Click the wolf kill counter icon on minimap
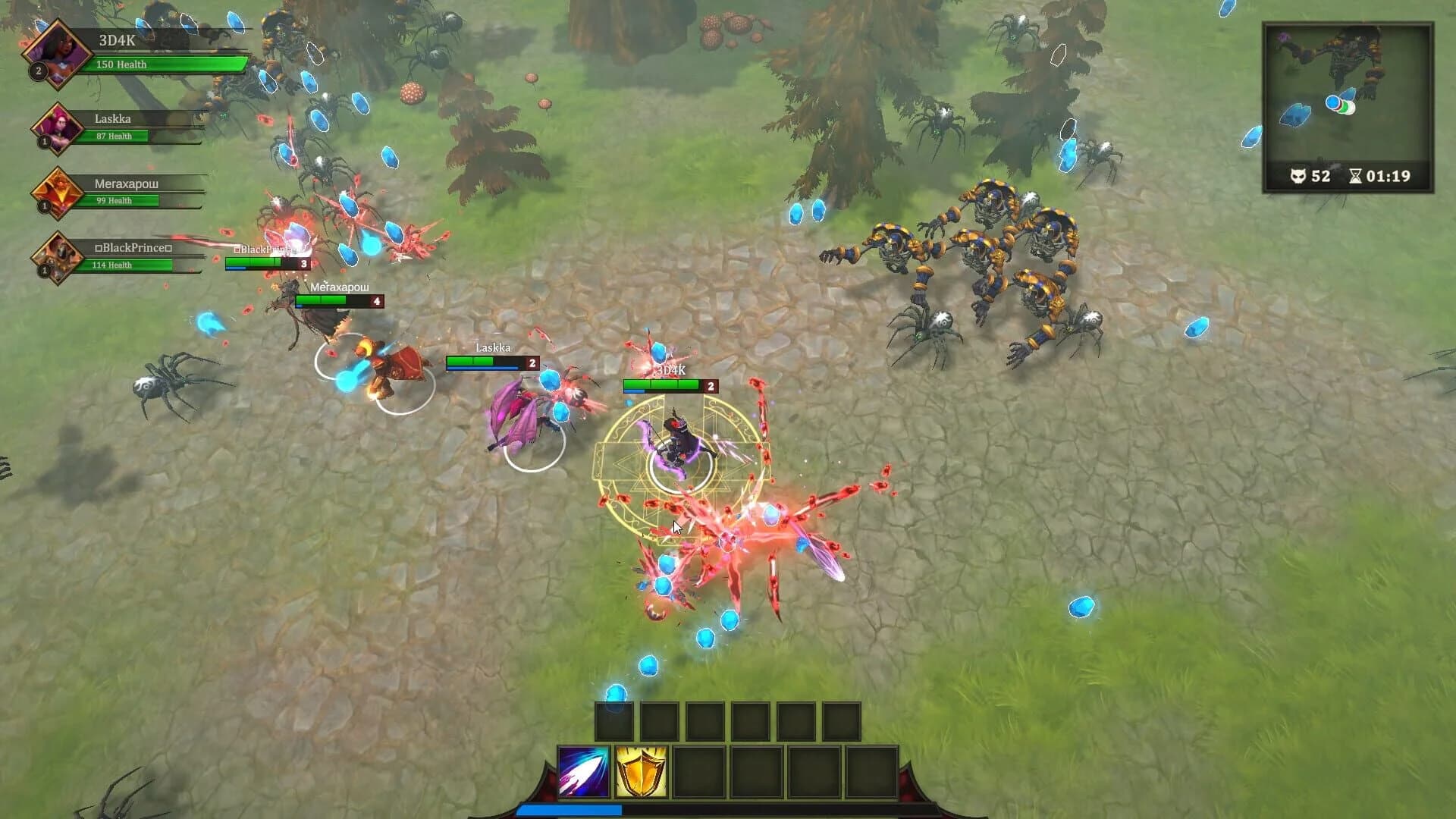1456x819 pixels. [1298, 177]
